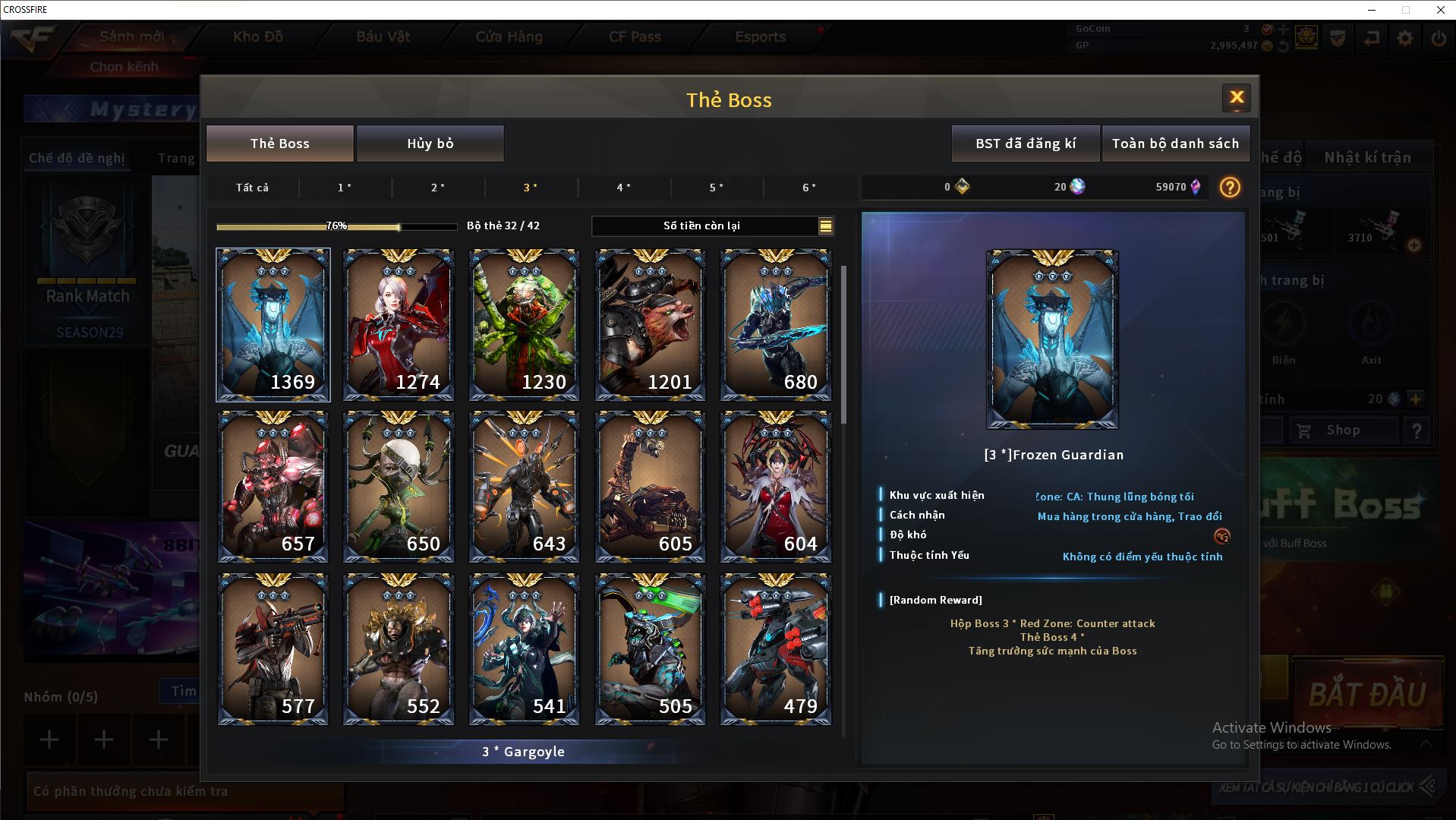Pick the boss card numbered 479

pos(775,649)
